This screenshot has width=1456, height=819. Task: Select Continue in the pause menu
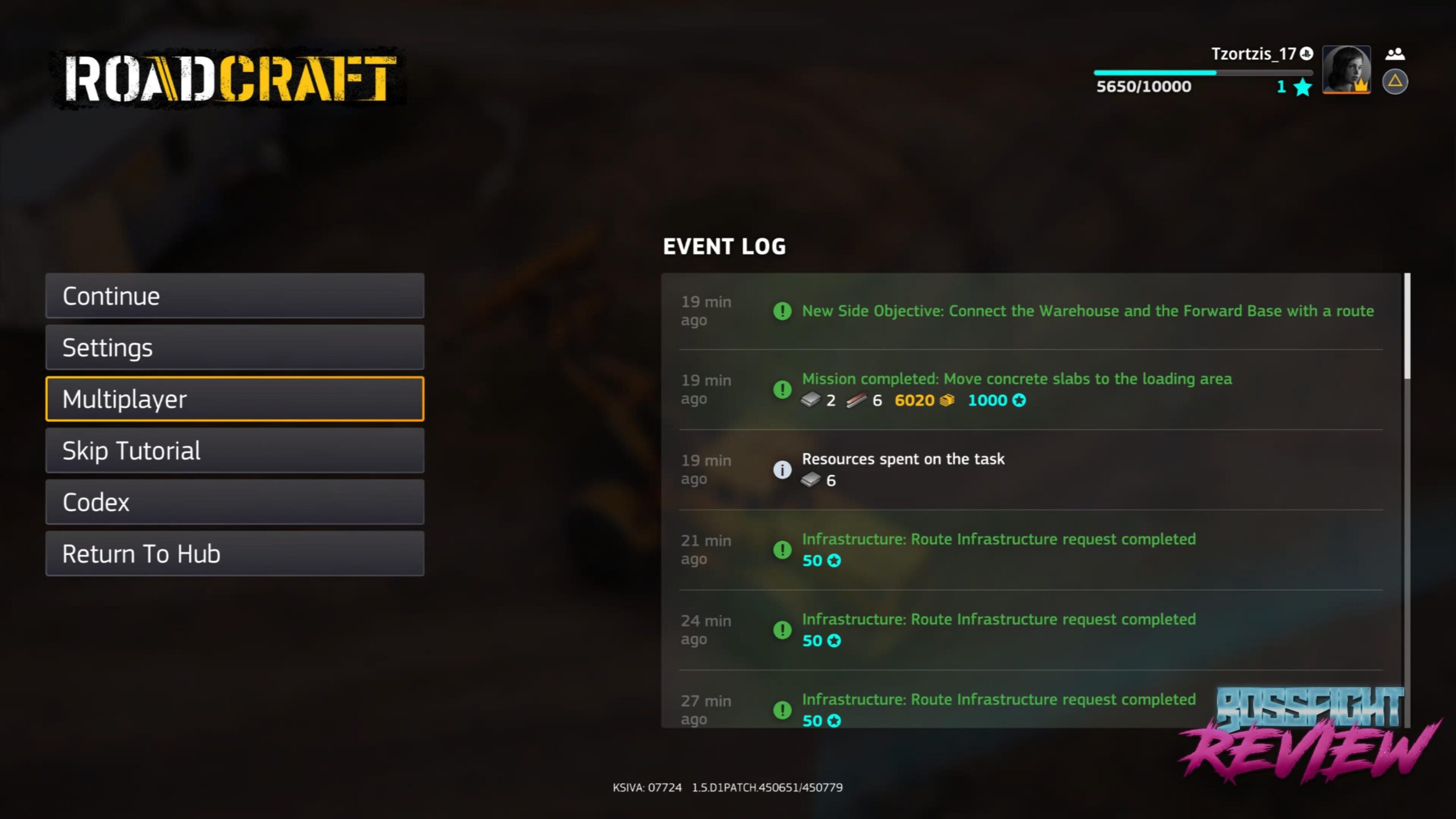click(x=235, y=296)
